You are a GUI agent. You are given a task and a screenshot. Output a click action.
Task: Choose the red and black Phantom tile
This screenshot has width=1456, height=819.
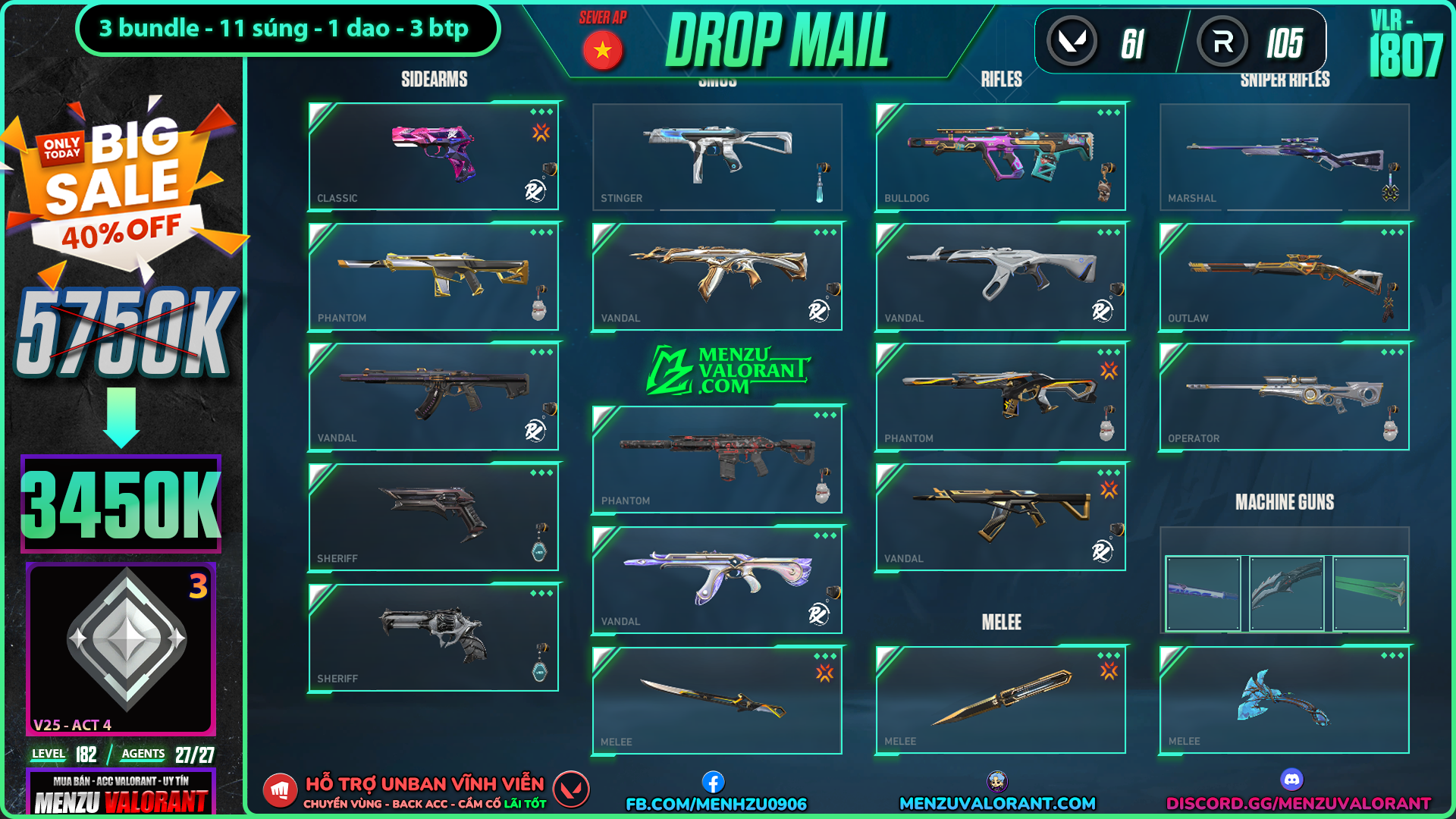point(717,459)
